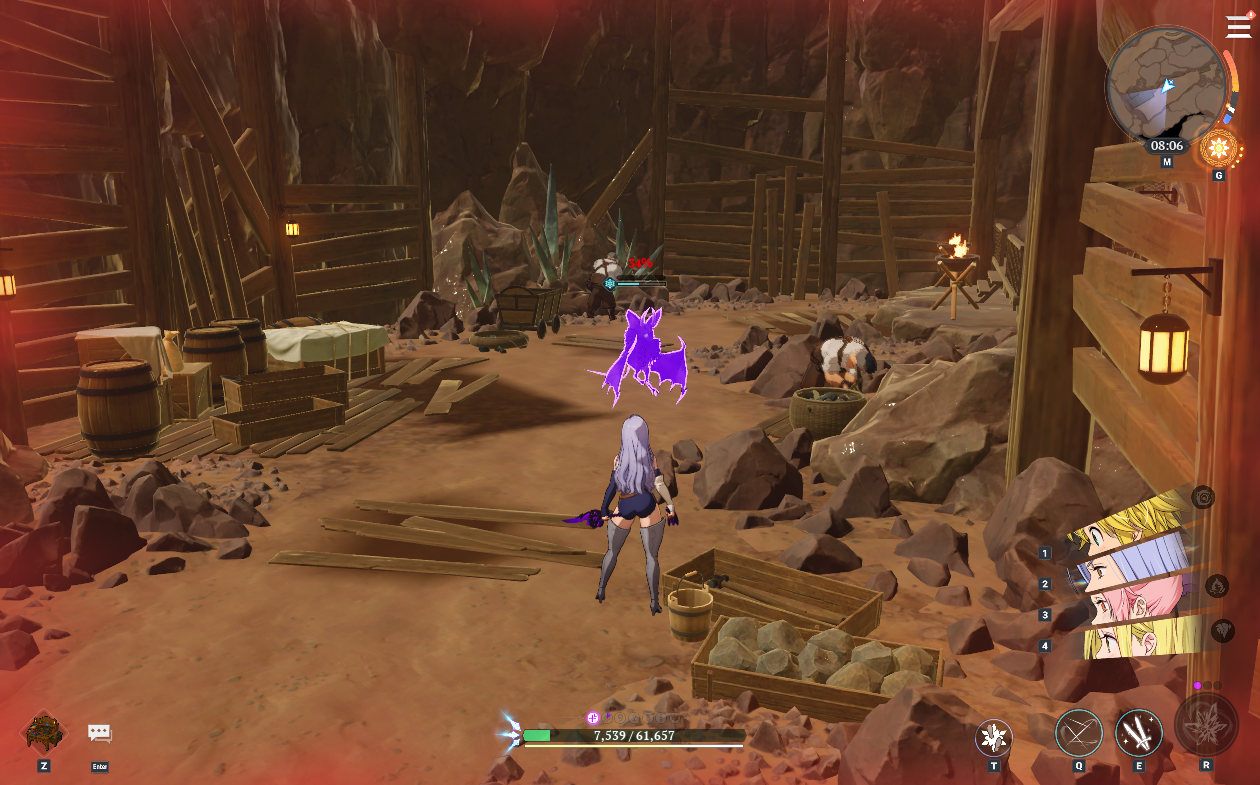Activate the twin swords skill
Image resolution: width=1260 pixels, height=785 pixels.
pyautogui.click(x=1139, y=733)
